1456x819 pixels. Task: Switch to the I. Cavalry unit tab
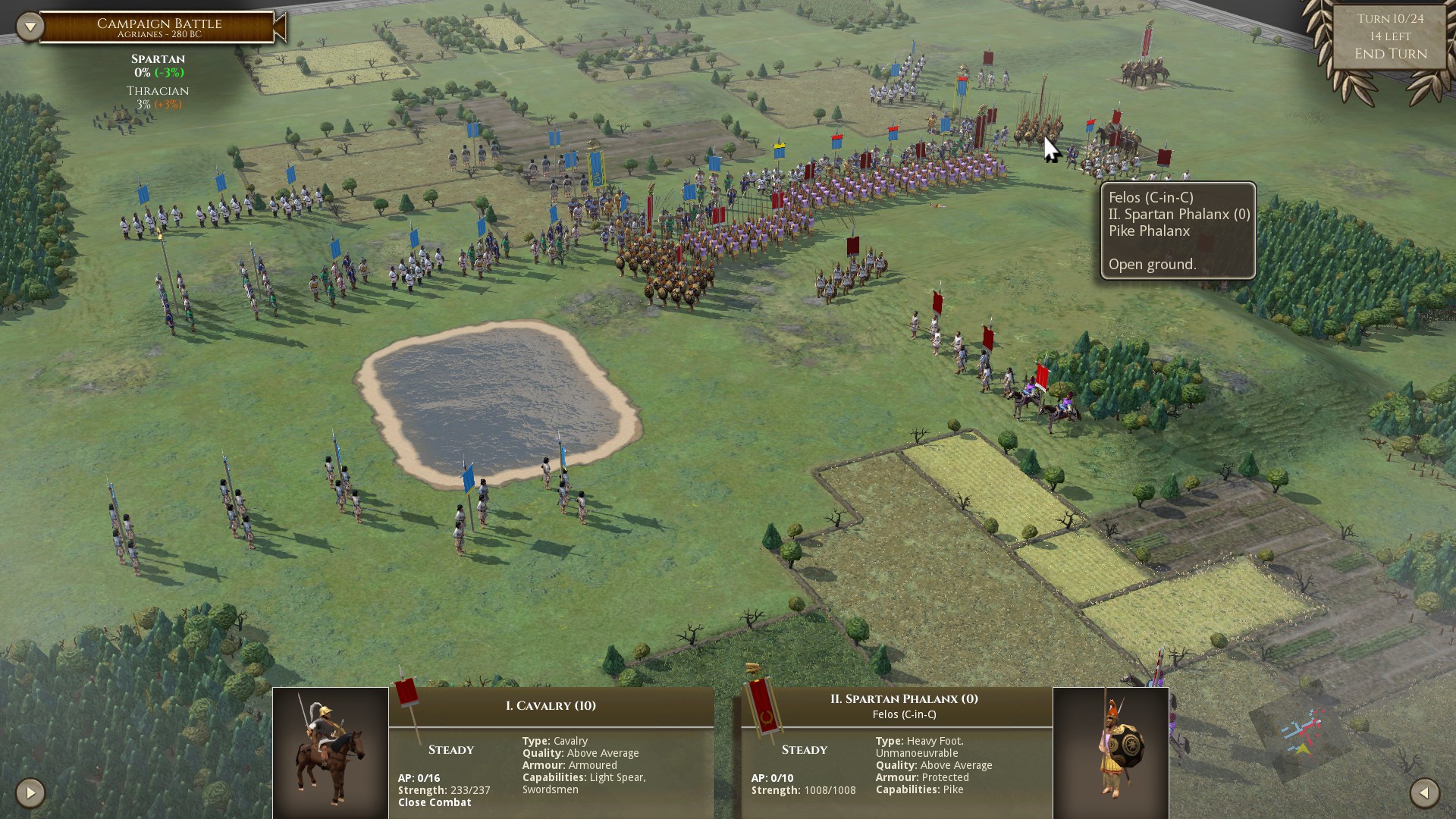click(550, 704)
